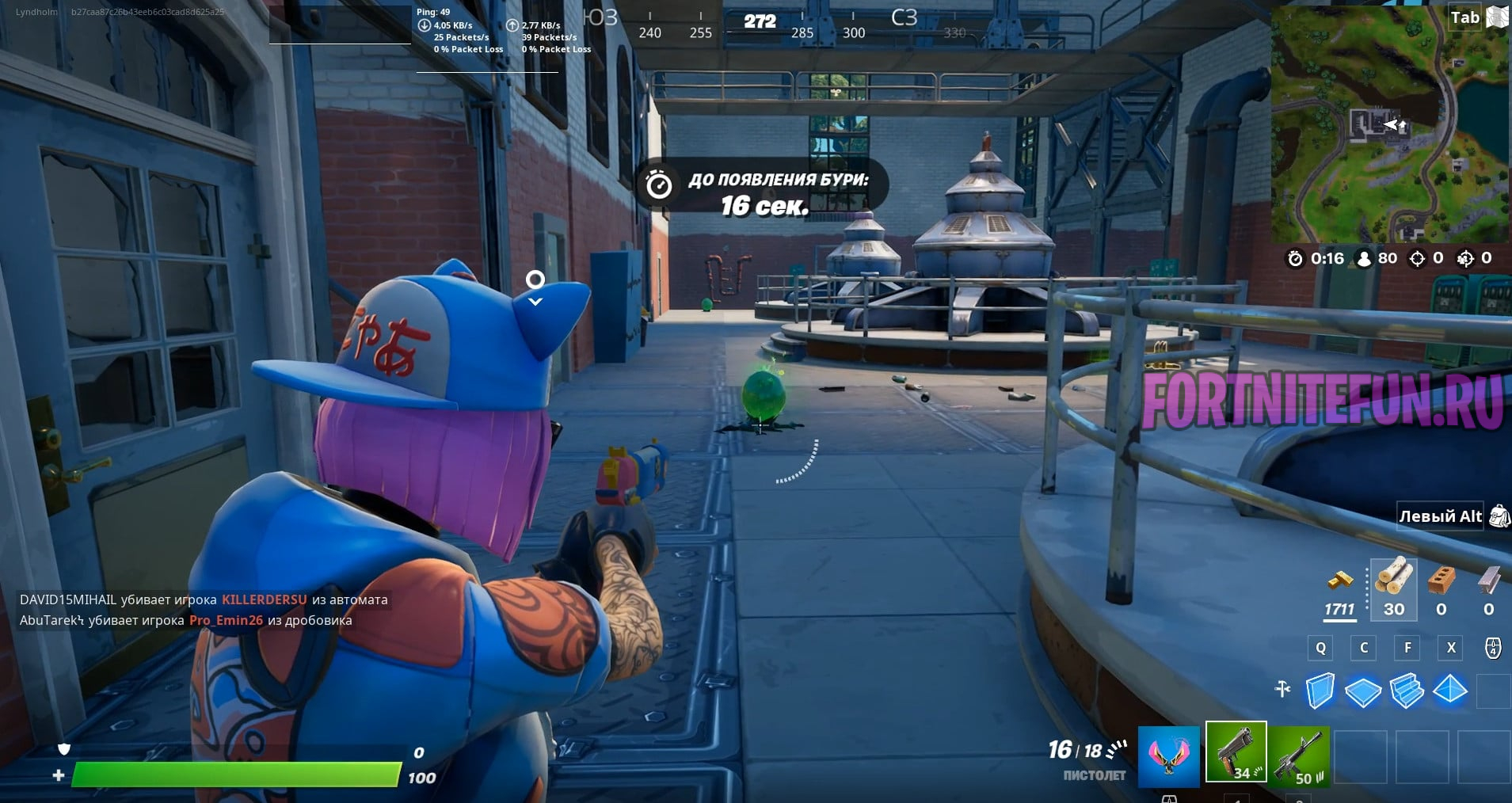Image resolution: width=1512 pixels, height=803 pixels.
Task: Select brick as building material
Action: [x=1442, y=580]
